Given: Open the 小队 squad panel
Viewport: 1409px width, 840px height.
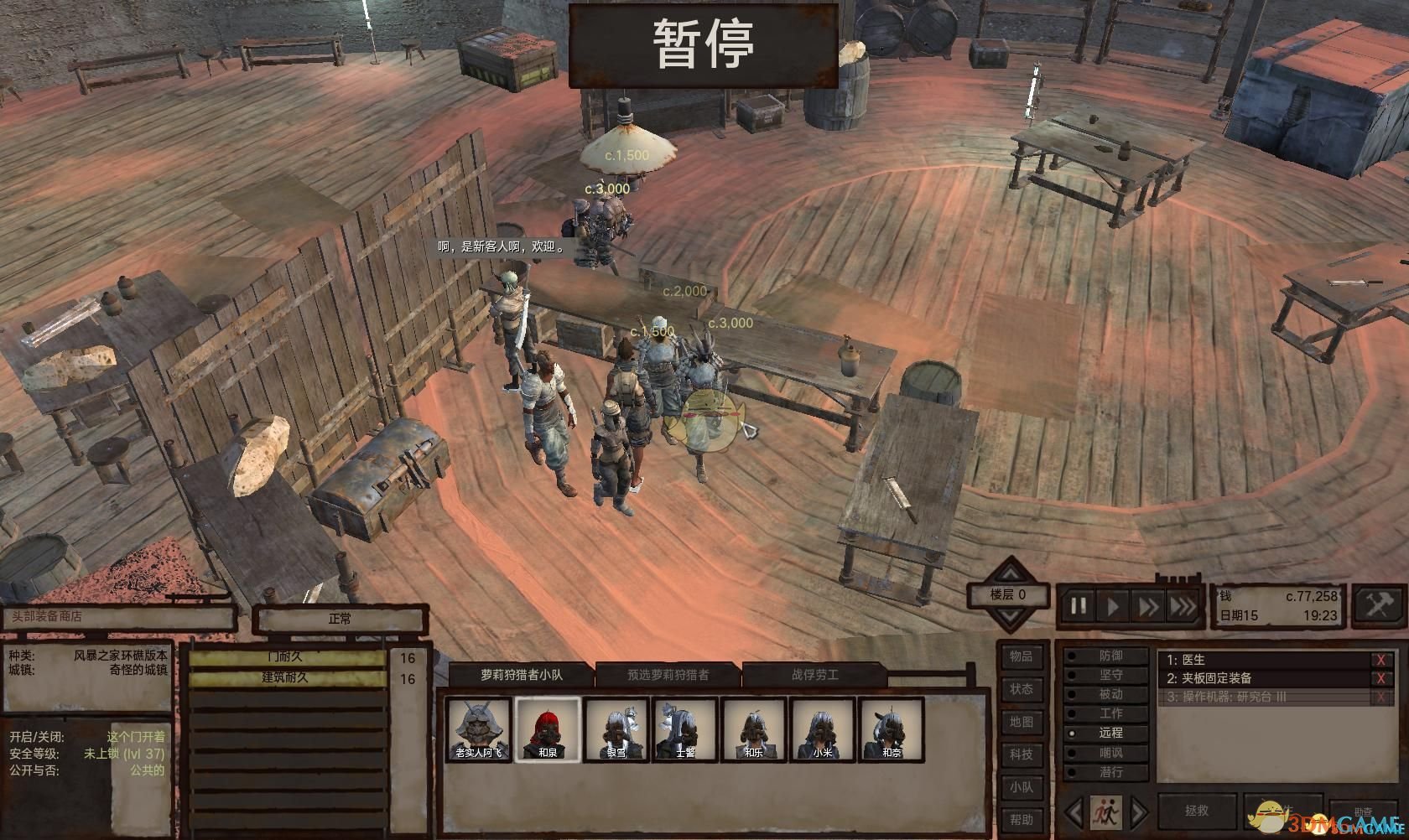Looking at the screenshot, I should coord(1022,783).
